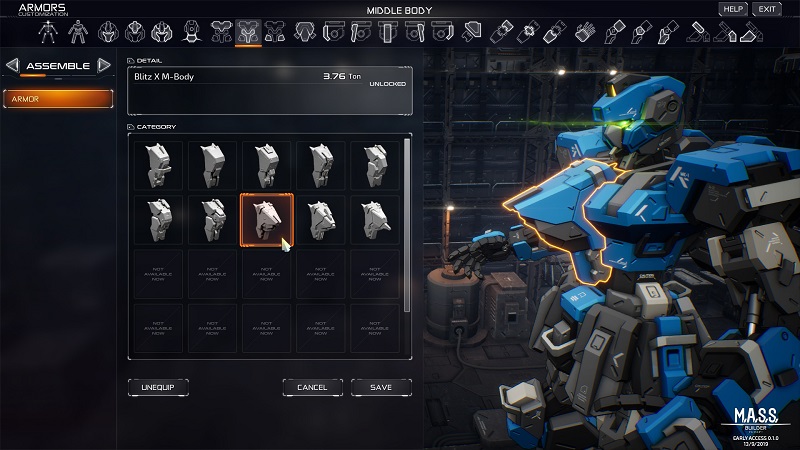Save the current armor selection

(380, 387)
